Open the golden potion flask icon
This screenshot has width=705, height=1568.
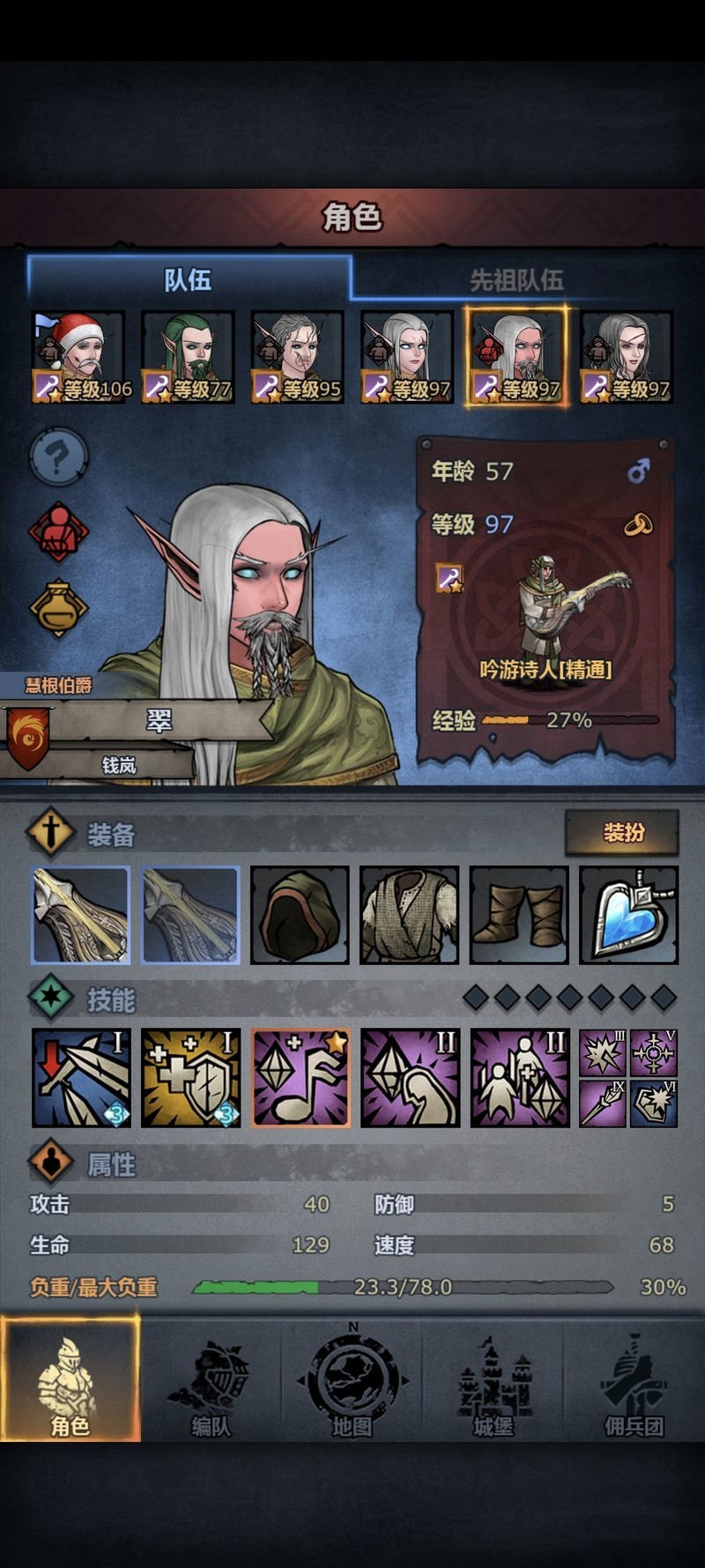pyautogui.click(x=58, y=607)
